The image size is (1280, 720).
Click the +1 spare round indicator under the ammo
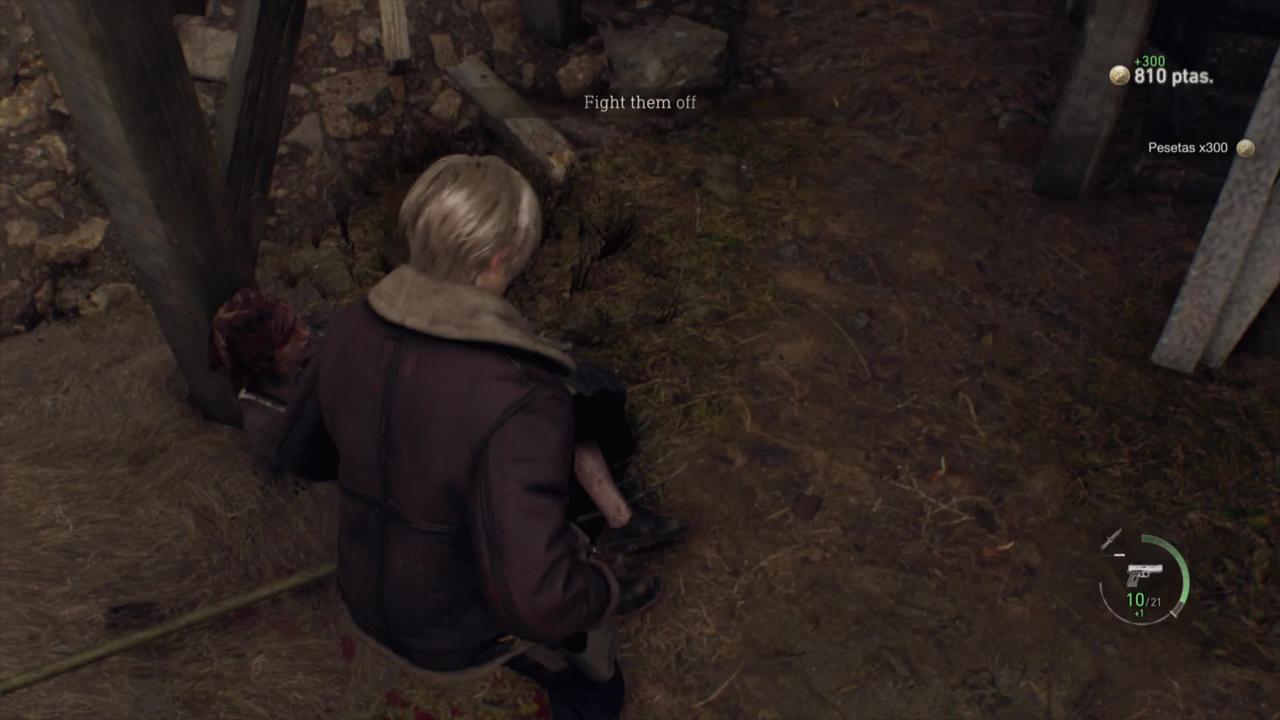[x=1137, y=611]
